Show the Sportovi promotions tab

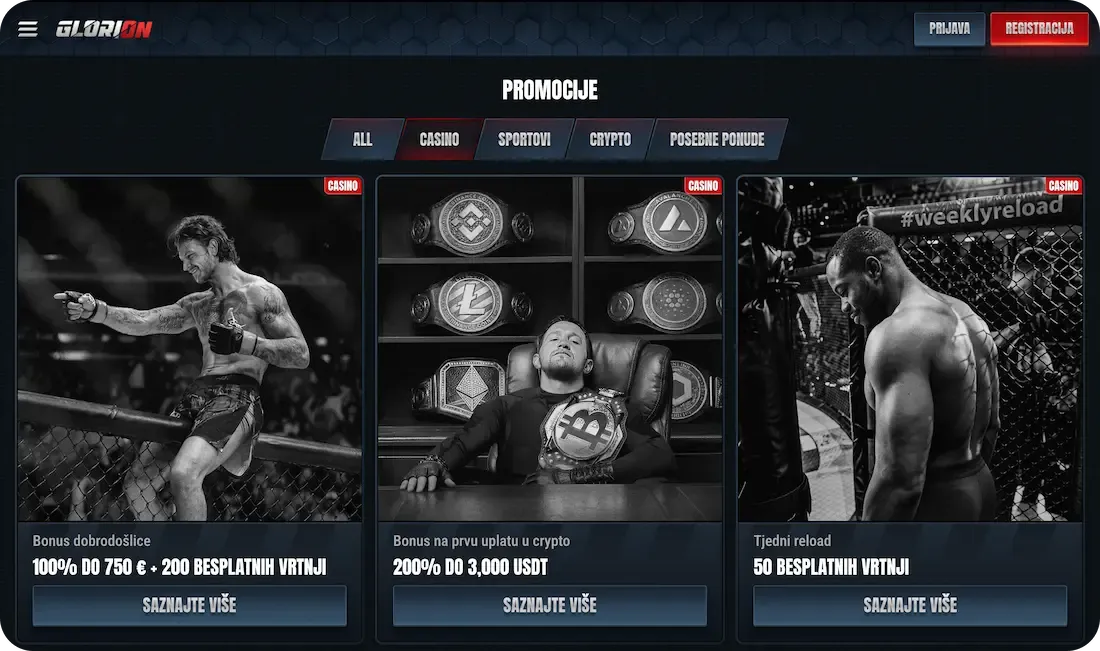click(x=525, y=140)
